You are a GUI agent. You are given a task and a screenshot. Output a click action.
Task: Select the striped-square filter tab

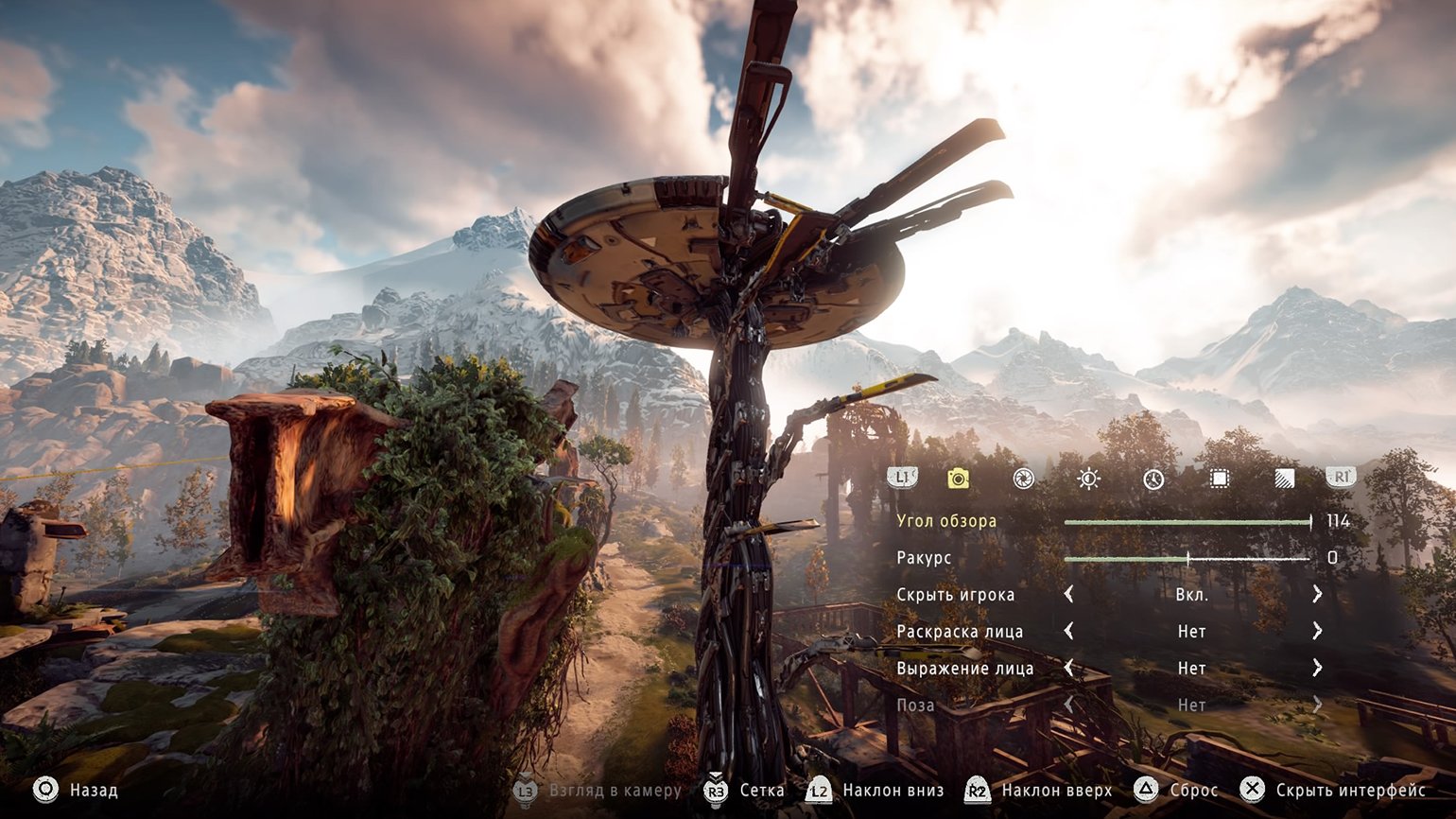[1284, 479]
